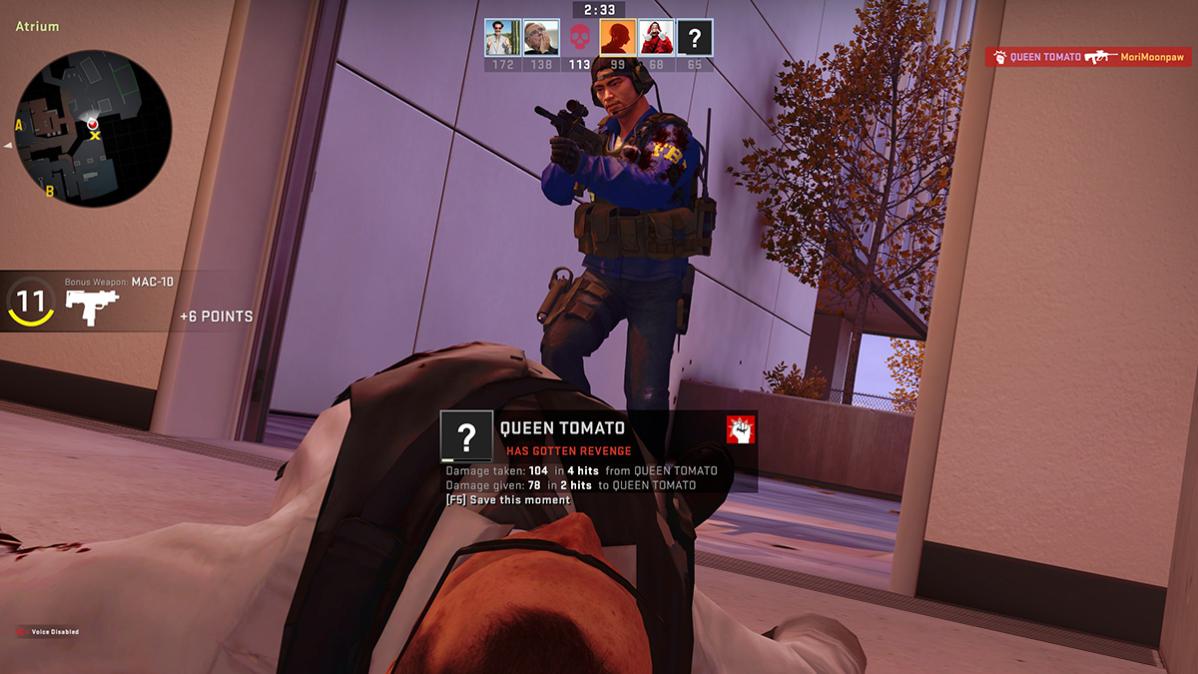Select the player avatar with 138 points
The width and height of the screenshot is (1198, 674).
tap(541, 37)
